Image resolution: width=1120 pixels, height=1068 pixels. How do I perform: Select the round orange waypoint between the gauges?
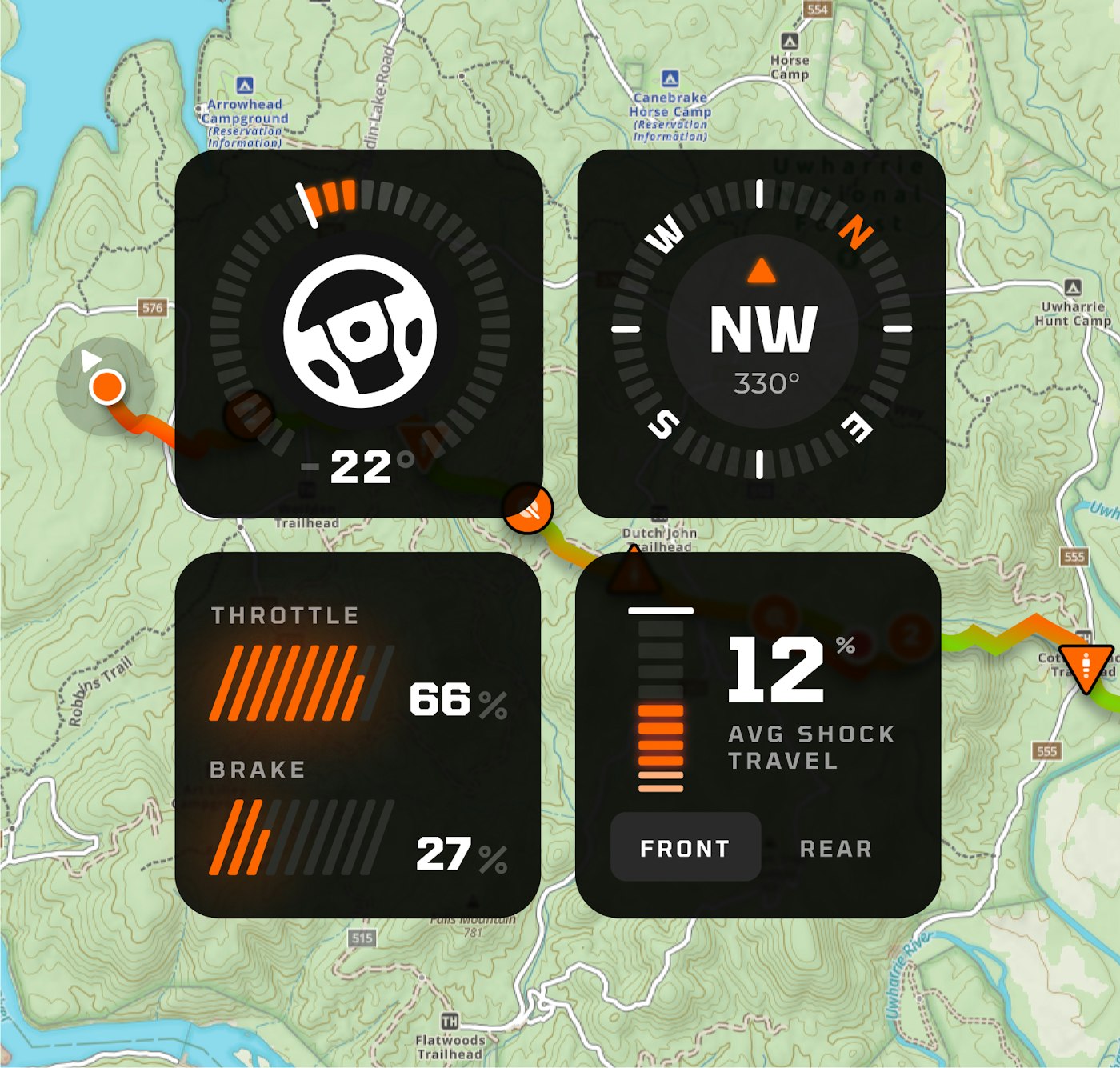pos(528,507)
